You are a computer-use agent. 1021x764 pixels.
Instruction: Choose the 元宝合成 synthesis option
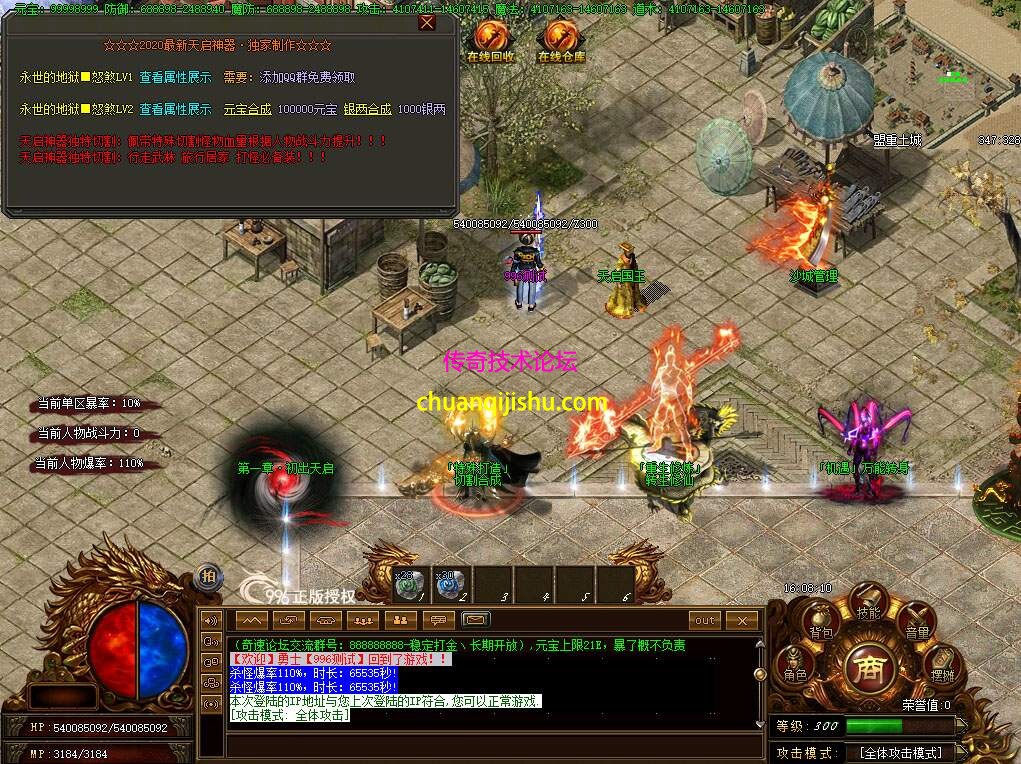pos(247,109)
